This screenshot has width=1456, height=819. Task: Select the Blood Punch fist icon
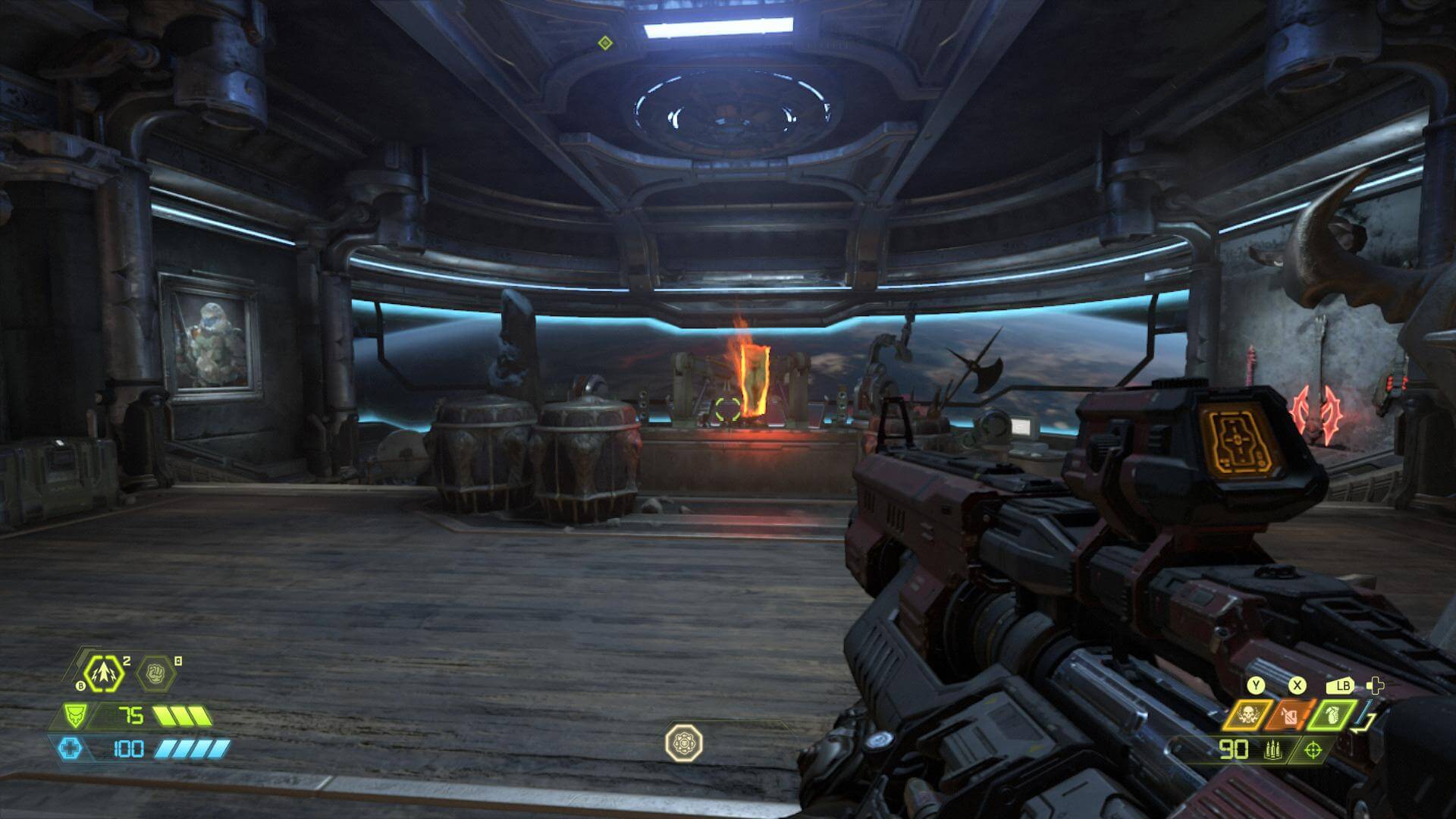coord(155,673)
